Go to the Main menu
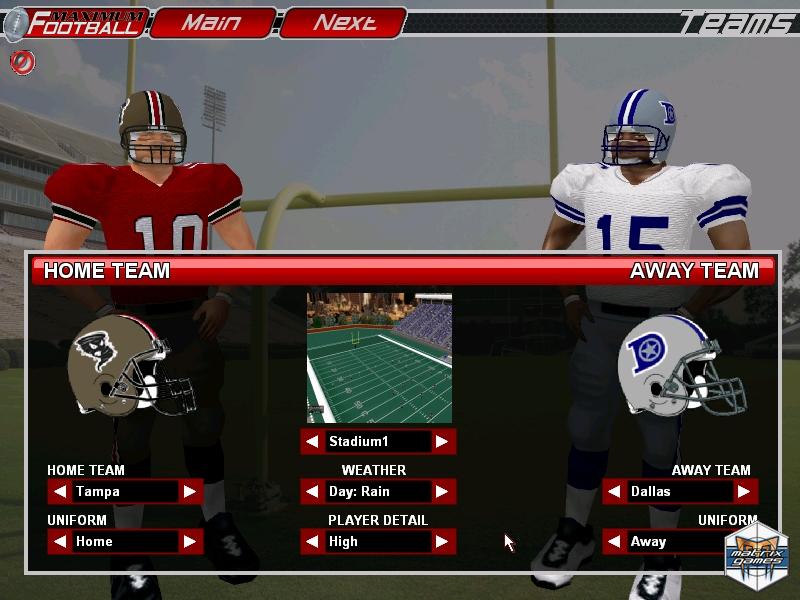The width and height of the screenshot is (800, 600). click(212, 23)
